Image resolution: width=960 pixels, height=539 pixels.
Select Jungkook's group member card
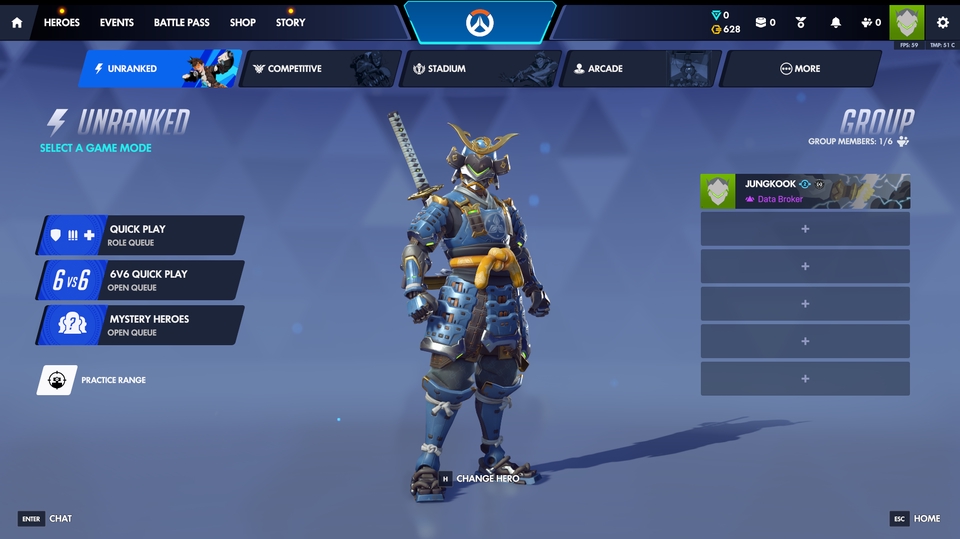[805, 191]
